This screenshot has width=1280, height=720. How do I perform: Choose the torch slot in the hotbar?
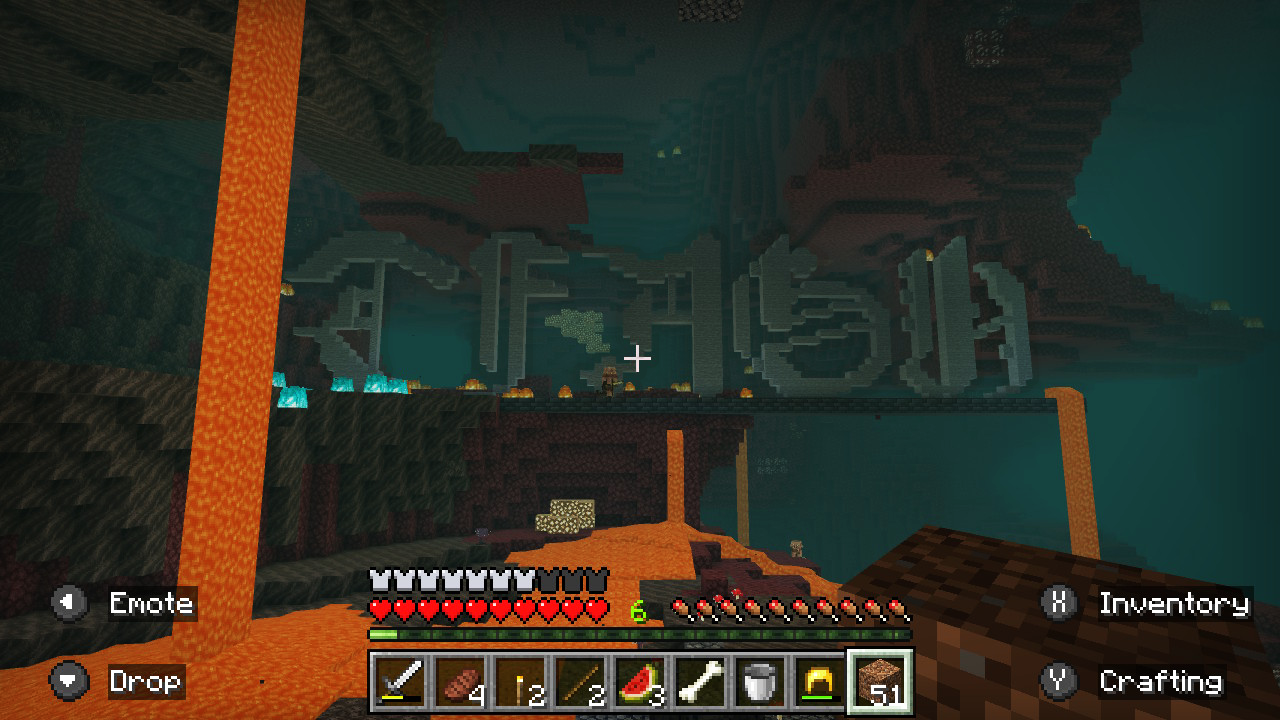520,682
